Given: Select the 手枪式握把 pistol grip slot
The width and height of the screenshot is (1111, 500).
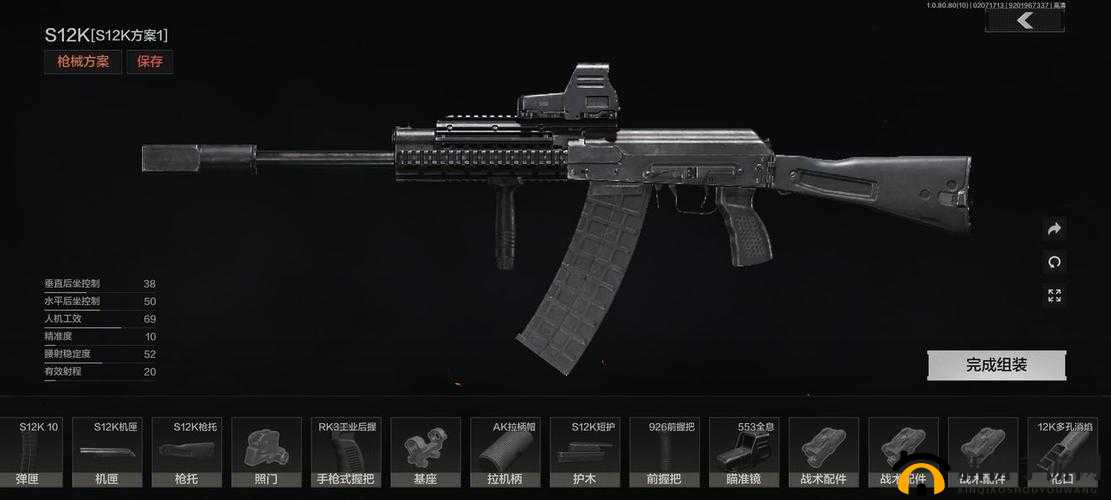Looking at the screenshot, I should (x=346, y=453).
